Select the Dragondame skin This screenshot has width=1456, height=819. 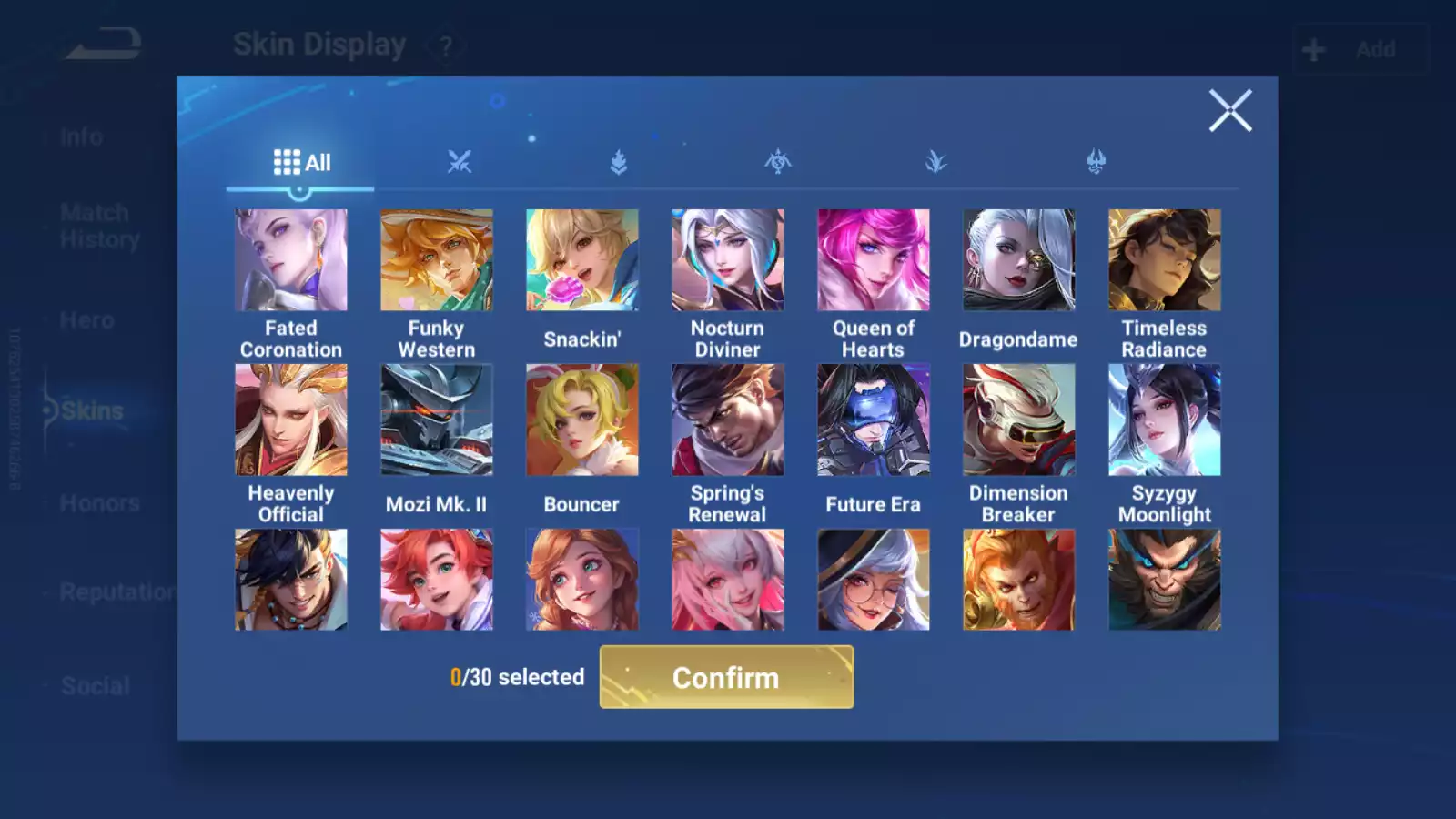pos(1018,260)
